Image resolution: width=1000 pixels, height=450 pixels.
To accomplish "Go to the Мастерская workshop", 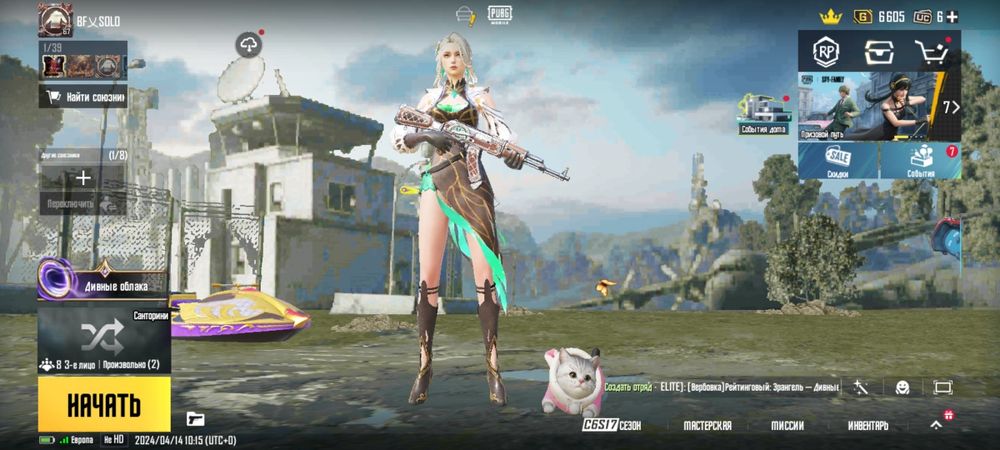I will tap(707, 425).
